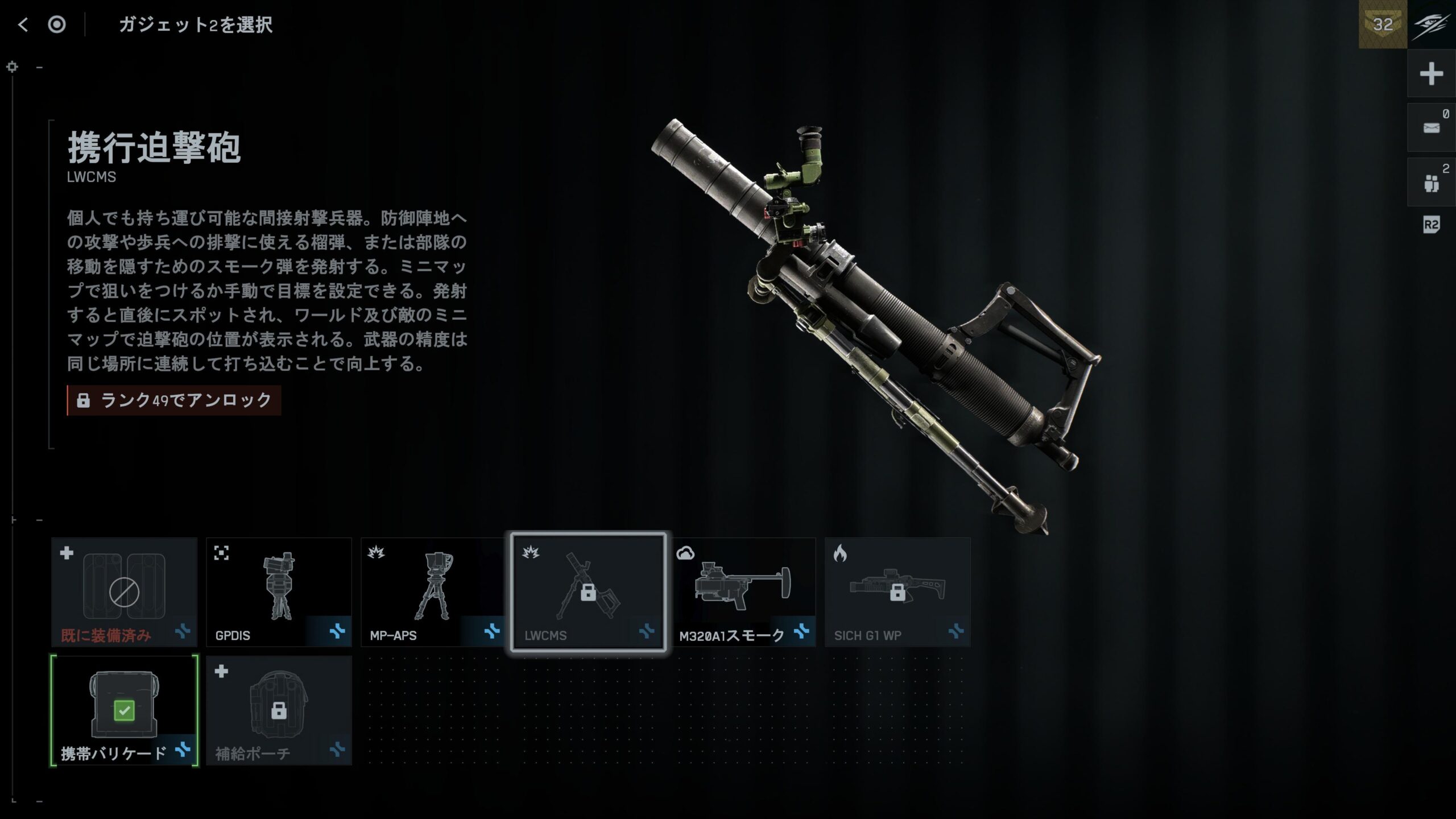Choose the MP-APS gadget tile
This screenshot has width=1456, height=819.
pyautogui.click(x=433, y=591)
